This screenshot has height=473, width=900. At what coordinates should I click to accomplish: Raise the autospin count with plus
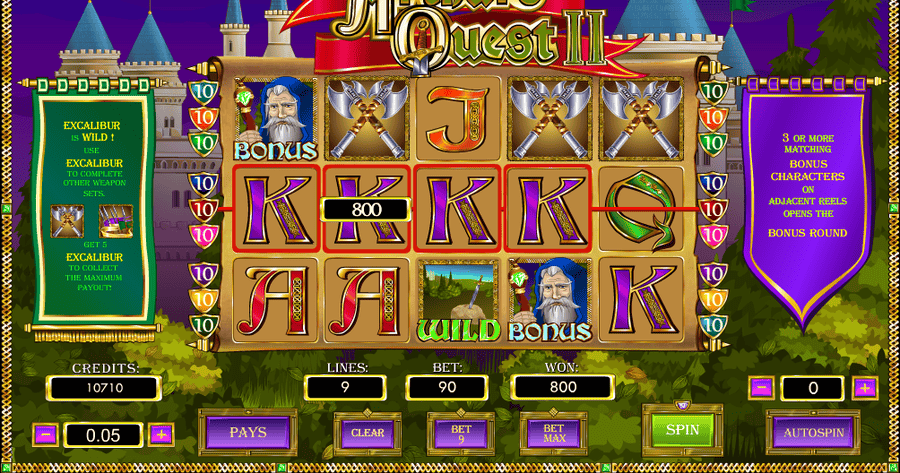tap(865, 388)
